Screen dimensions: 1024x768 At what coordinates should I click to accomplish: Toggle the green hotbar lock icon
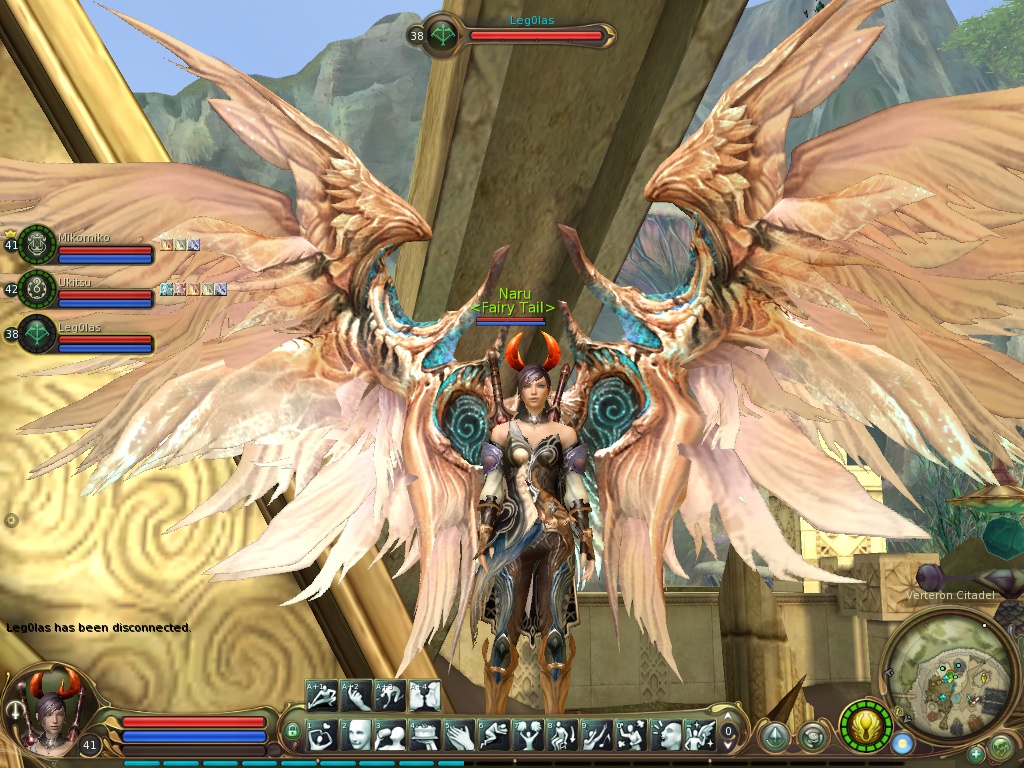pos(292,733)
